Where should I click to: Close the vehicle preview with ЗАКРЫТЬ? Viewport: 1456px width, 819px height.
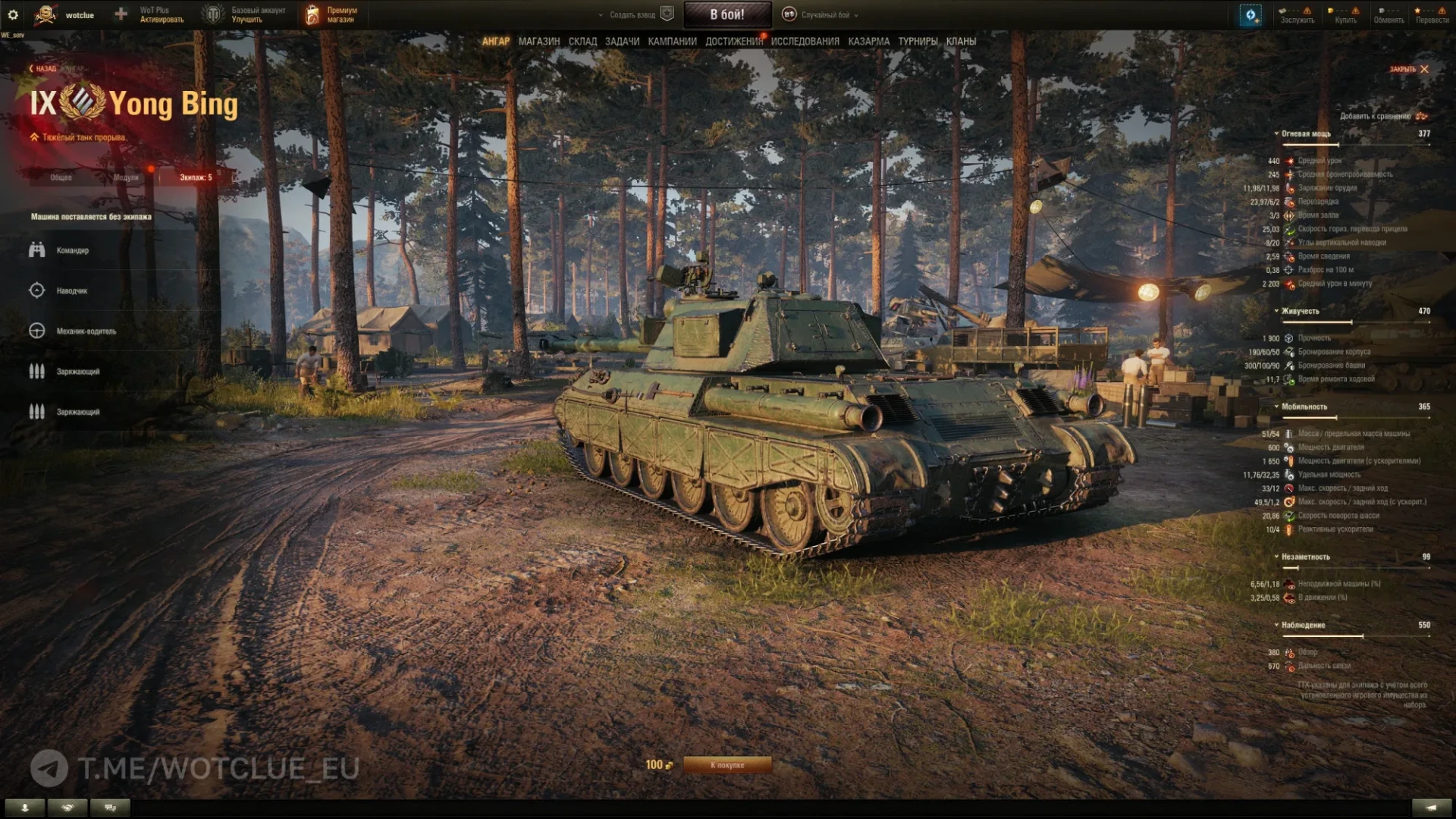coord(1409,69)
